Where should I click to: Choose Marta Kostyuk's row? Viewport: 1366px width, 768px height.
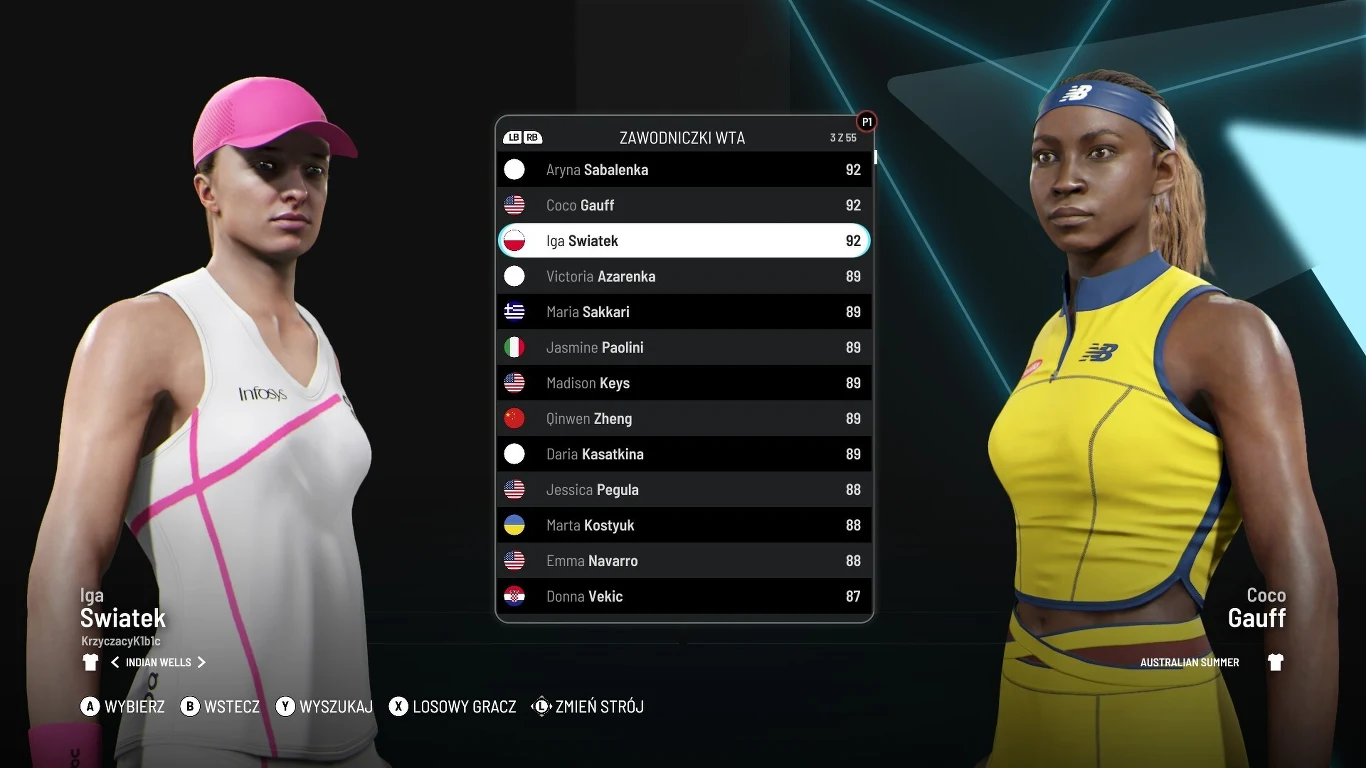684,525
